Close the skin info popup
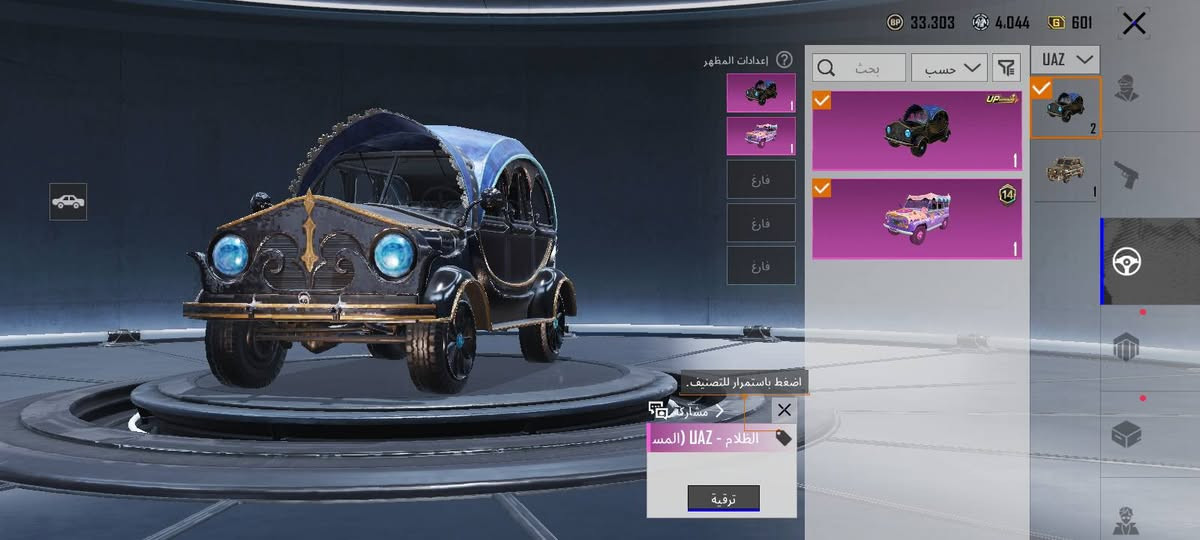The image size is (1200, 540). tap(784, 410)
